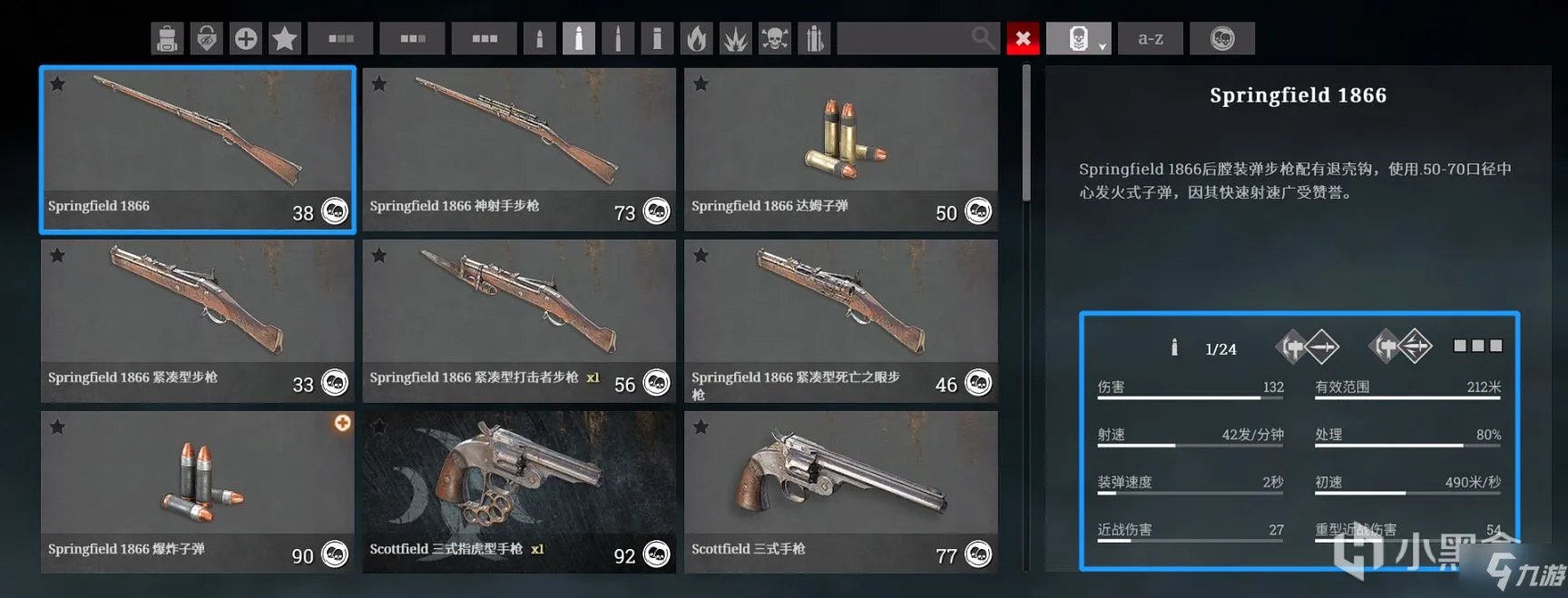
Task: Toggle the star favorites filter
Action: (285, 38)
